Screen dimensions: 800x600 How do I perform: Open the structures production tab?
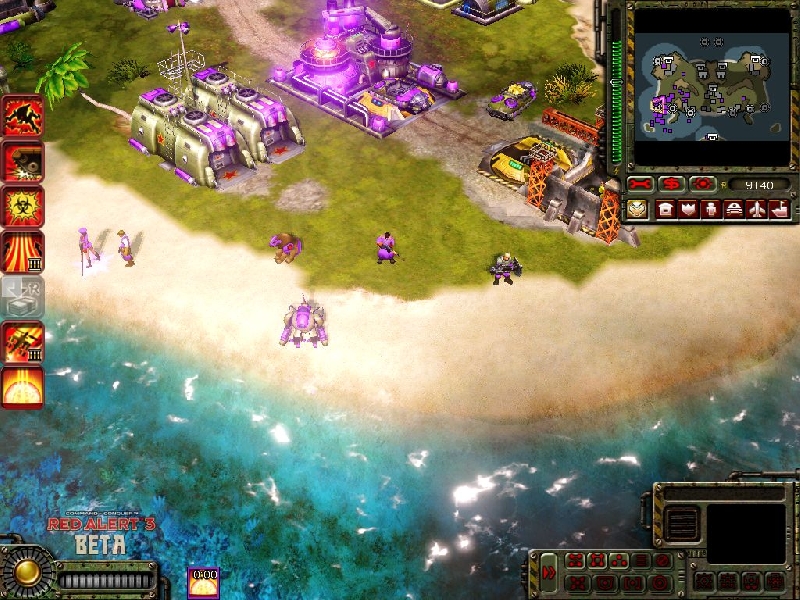click(665, 209)
